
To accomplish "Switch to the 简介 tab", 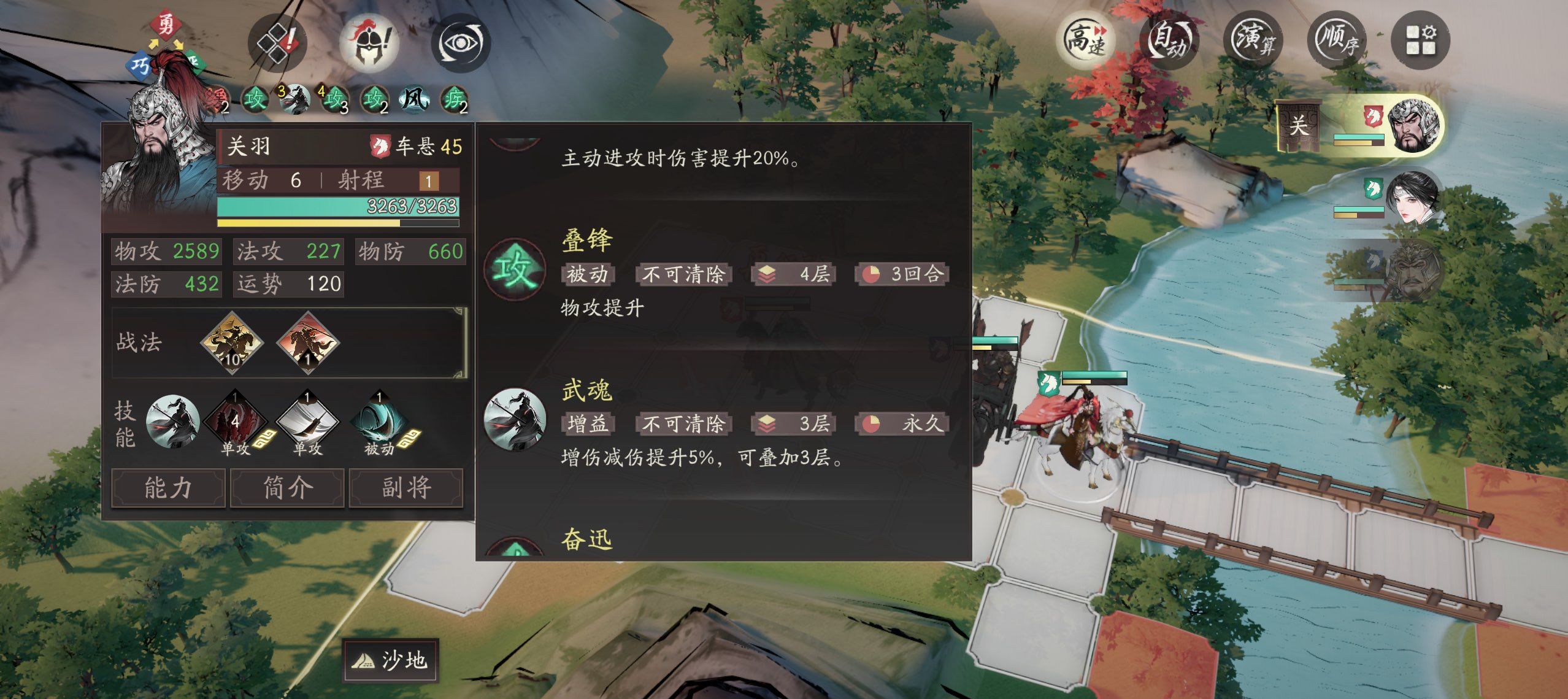I will 286,489.
